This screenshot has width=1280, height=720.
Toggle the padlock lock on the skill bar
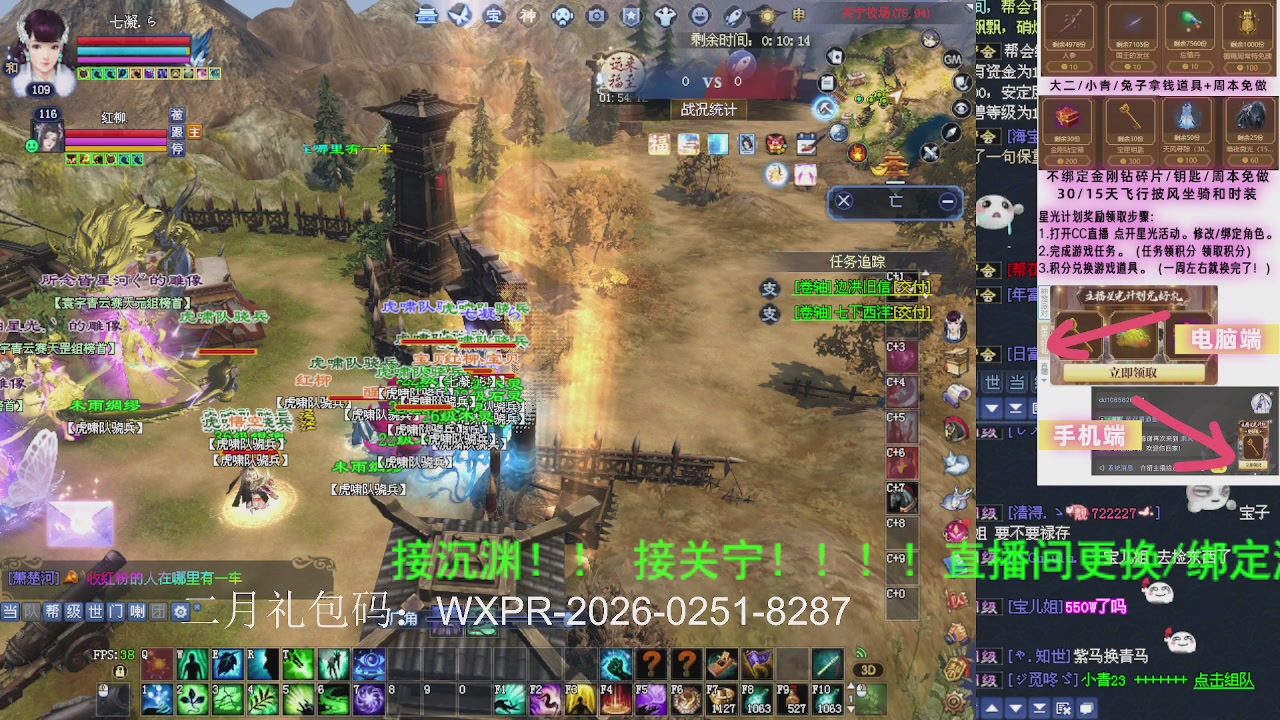tap(120, 672)
